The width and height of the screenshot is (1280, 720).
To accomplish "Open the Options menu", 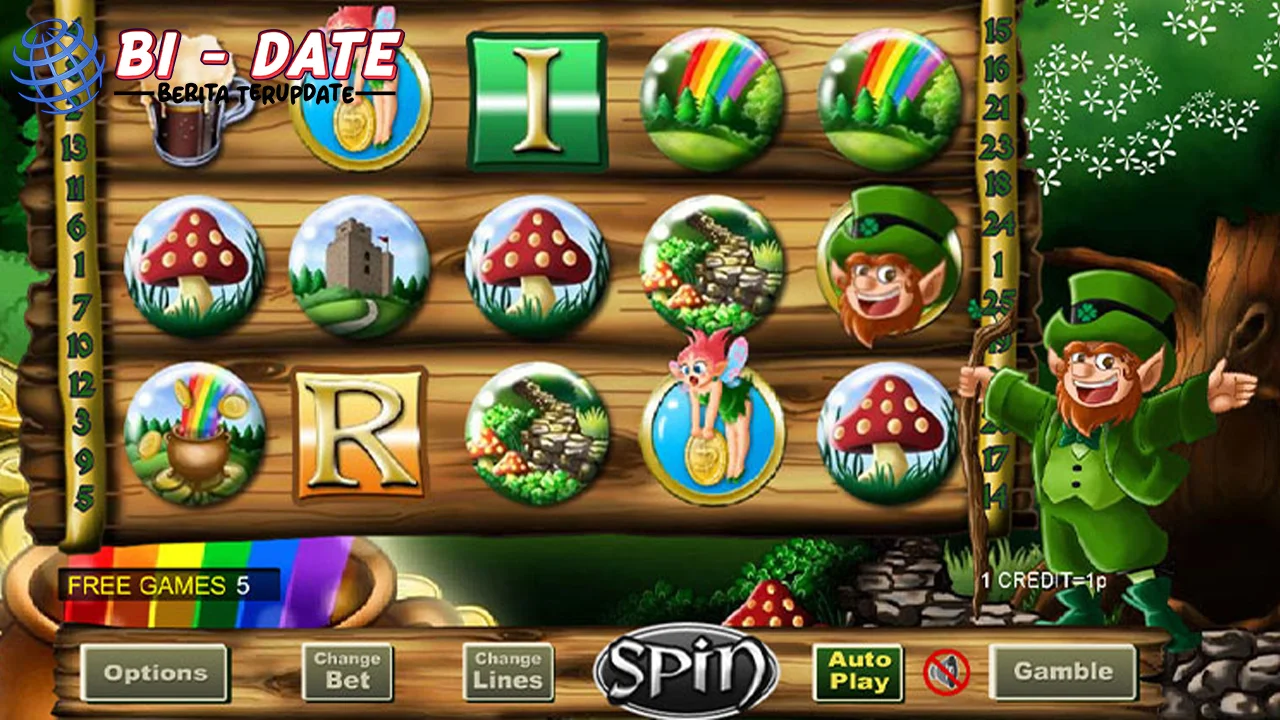I will tap(155, 673).
